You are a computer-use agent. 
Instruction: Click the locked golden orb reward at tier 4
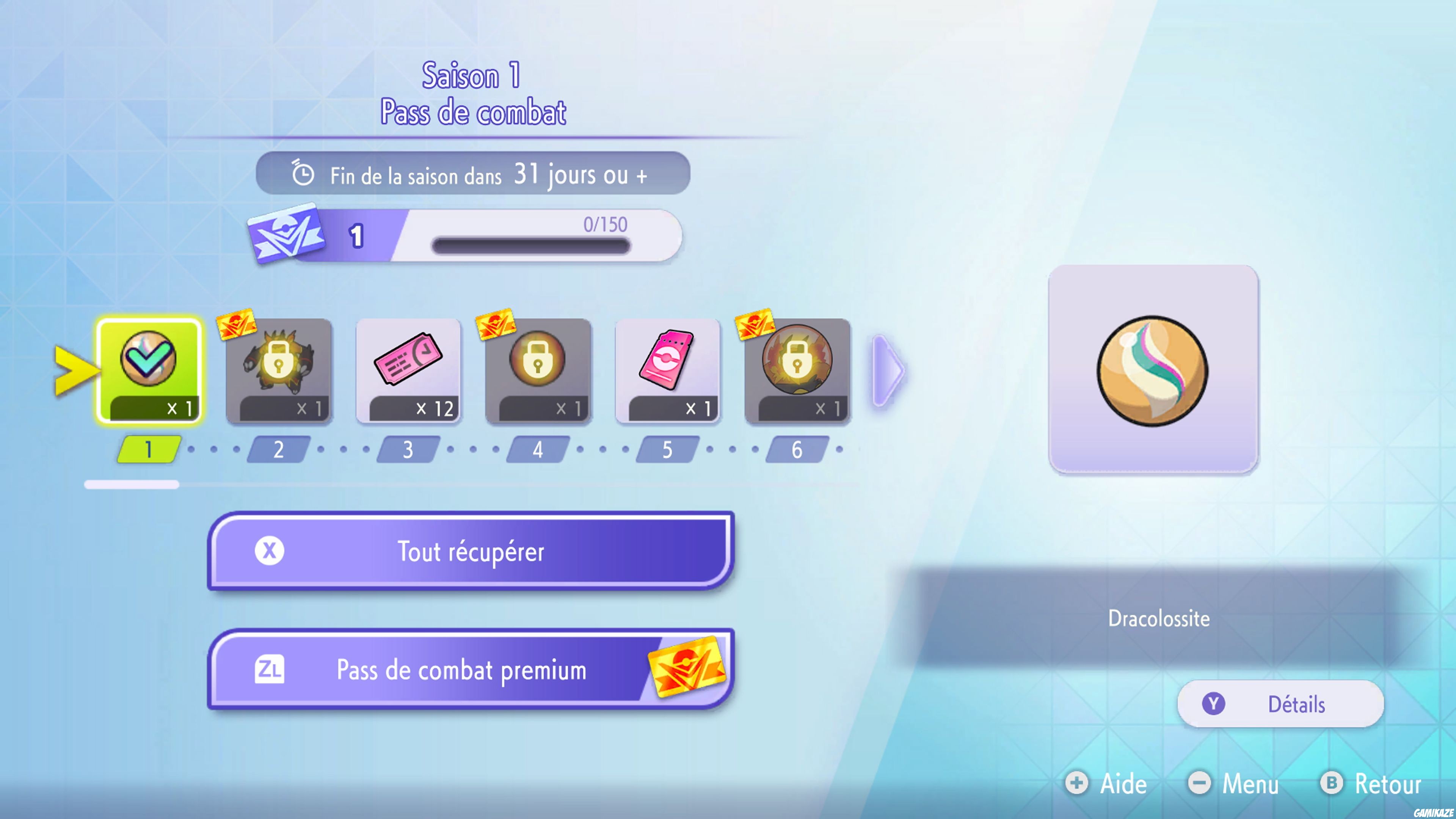[538, 370]
